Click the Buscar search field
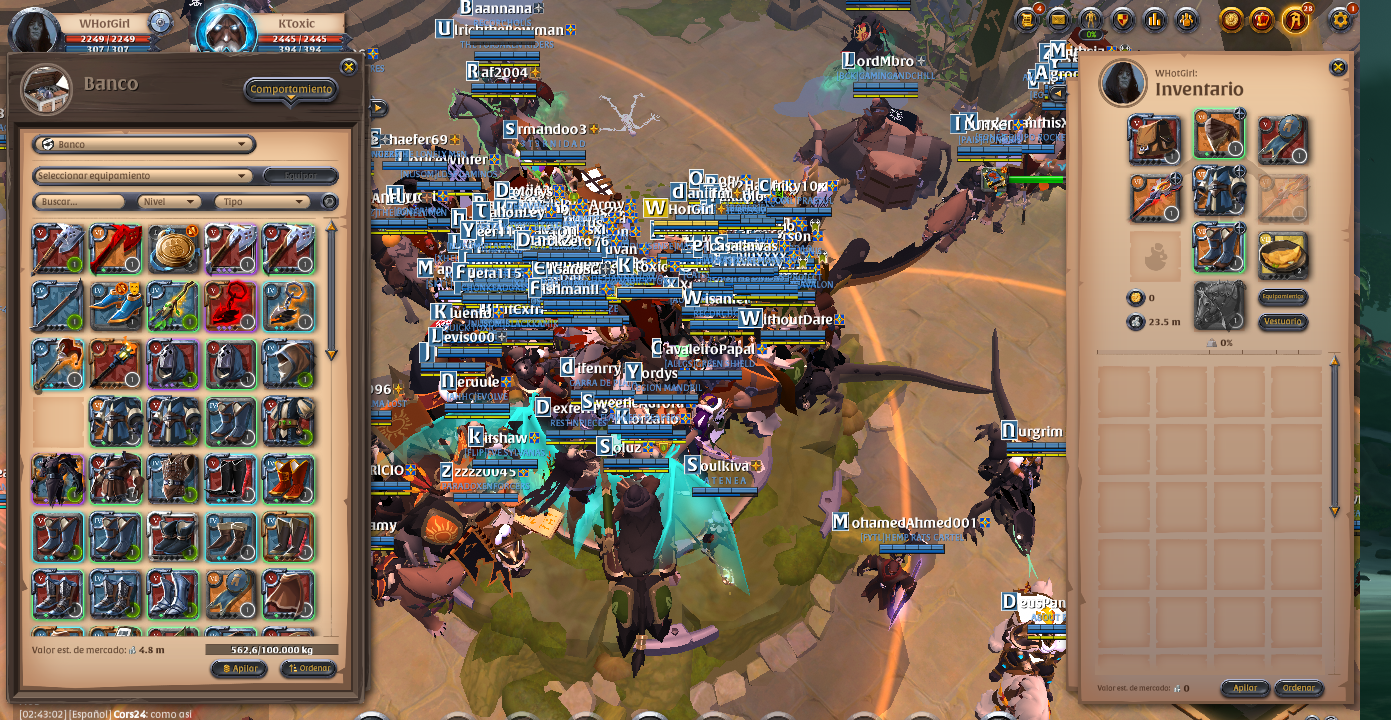Image resolution: width=1391 pixels, height=720 pixels. tap(79, 201)
